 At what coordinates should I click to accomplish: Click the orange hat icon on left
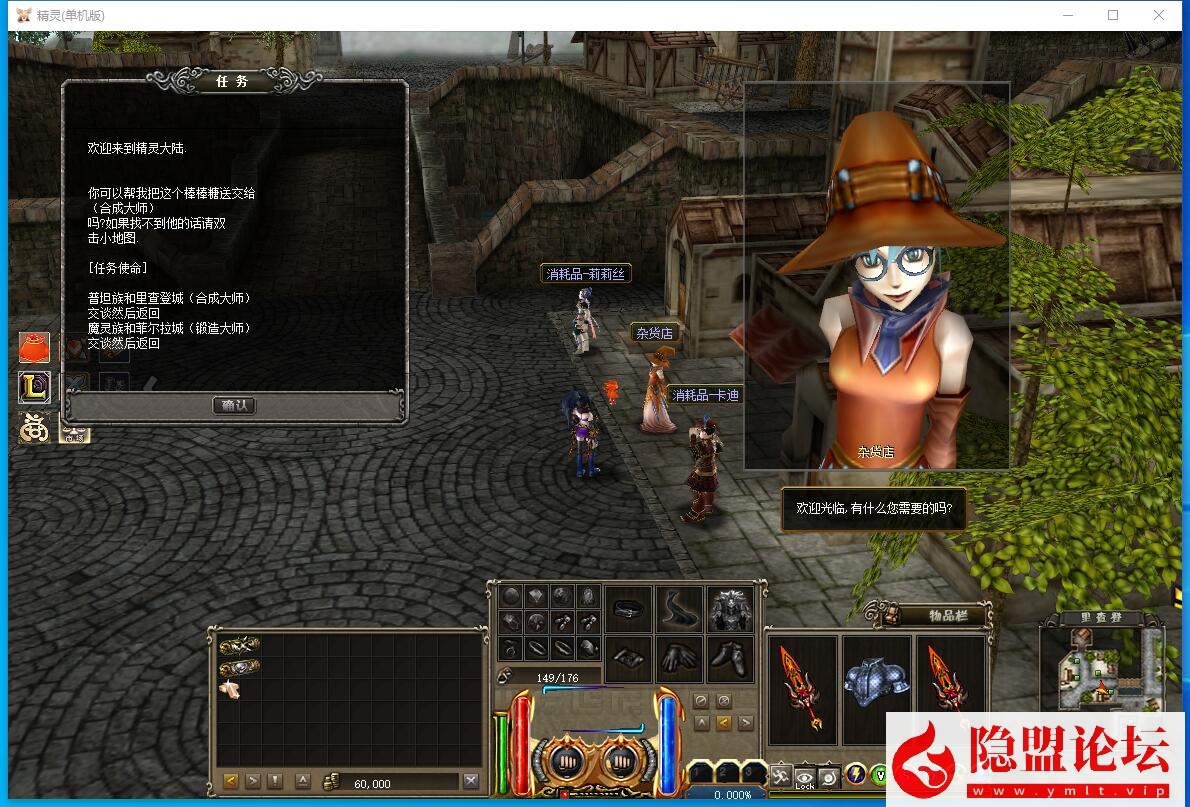click(x=34, y=347)
